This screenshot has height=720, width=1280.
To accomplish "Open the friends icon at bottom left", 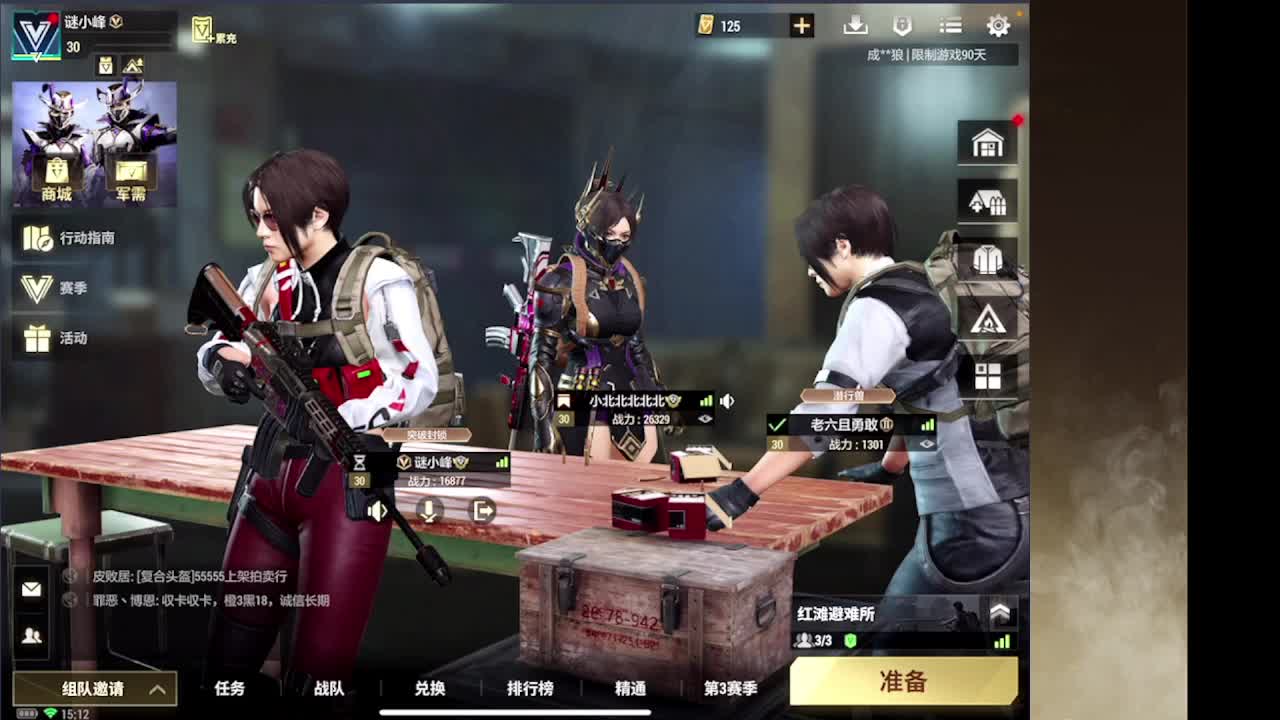I will click(30, 633).
